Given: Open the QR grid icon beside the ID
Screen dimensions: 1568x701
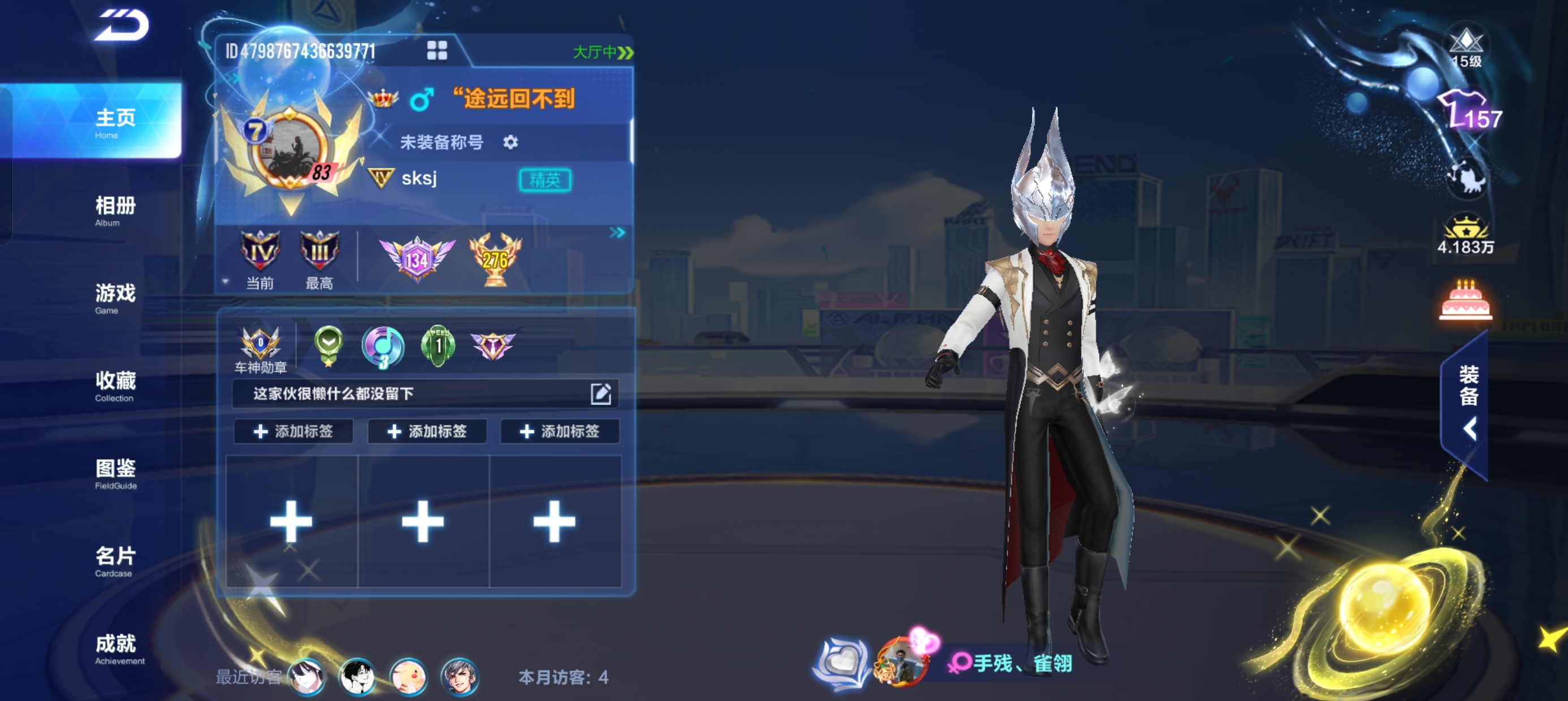Looking at the screenshot, I should coord(437,50).
